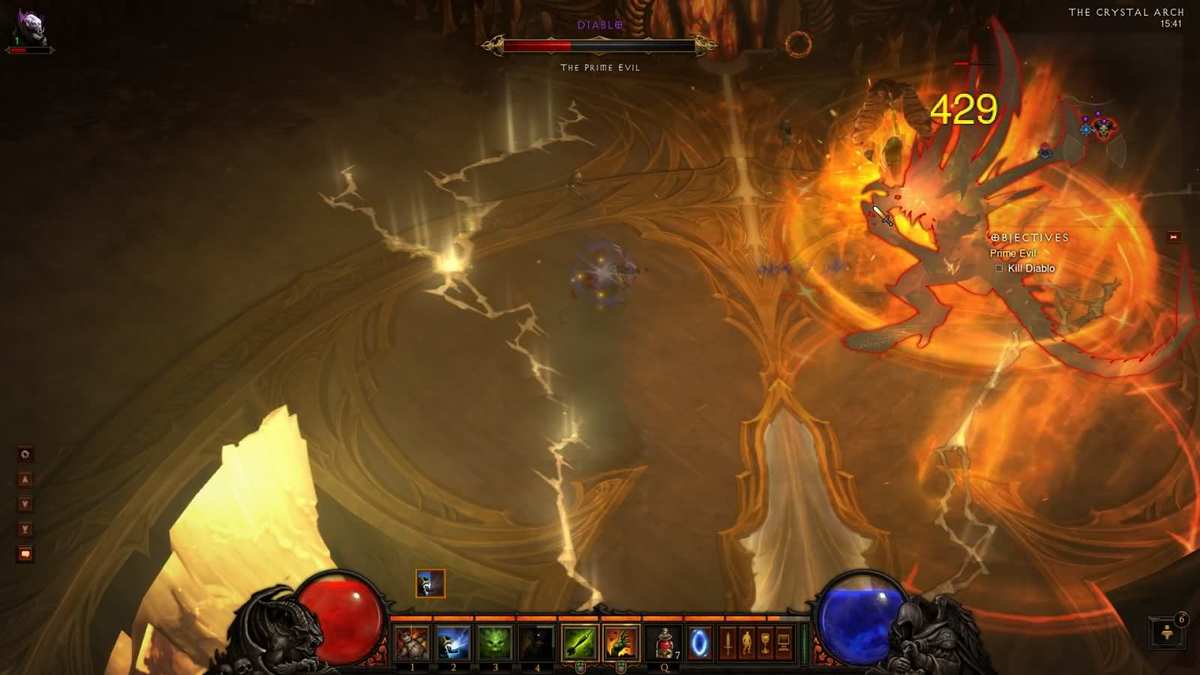Image resolution: width=1200 pixels, height=675 pixels.
Task: Cast the blue lightning skill in slot 2
Action: click(x=453, y=642)
